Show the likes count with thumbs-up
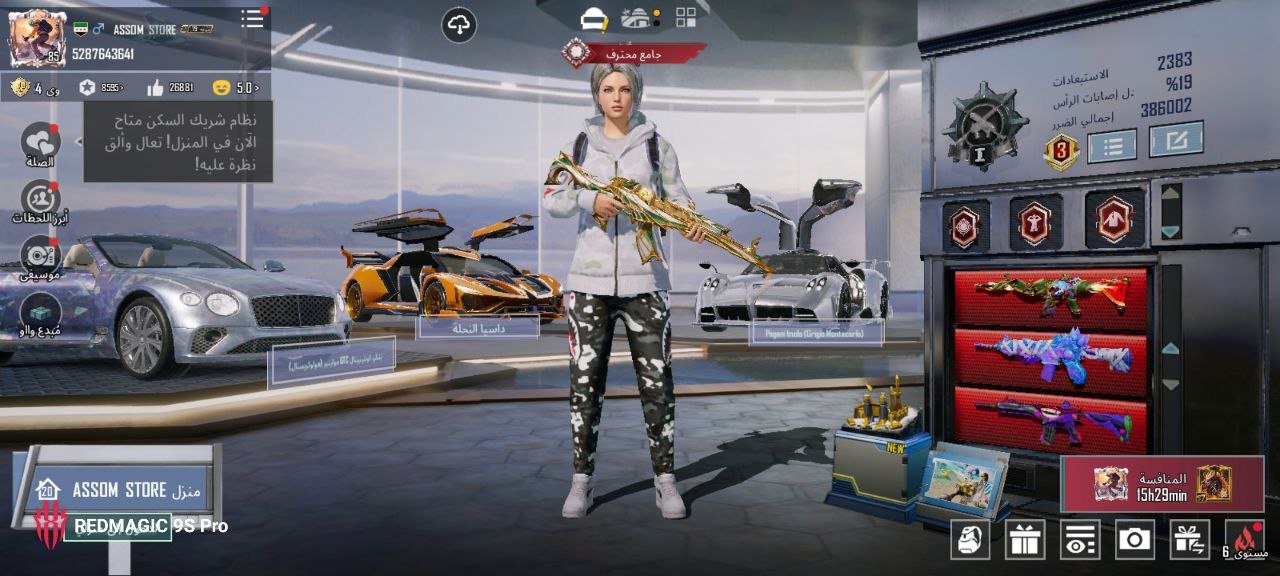This screenshot has height=576, width=1280. click(x=170, y=88)
